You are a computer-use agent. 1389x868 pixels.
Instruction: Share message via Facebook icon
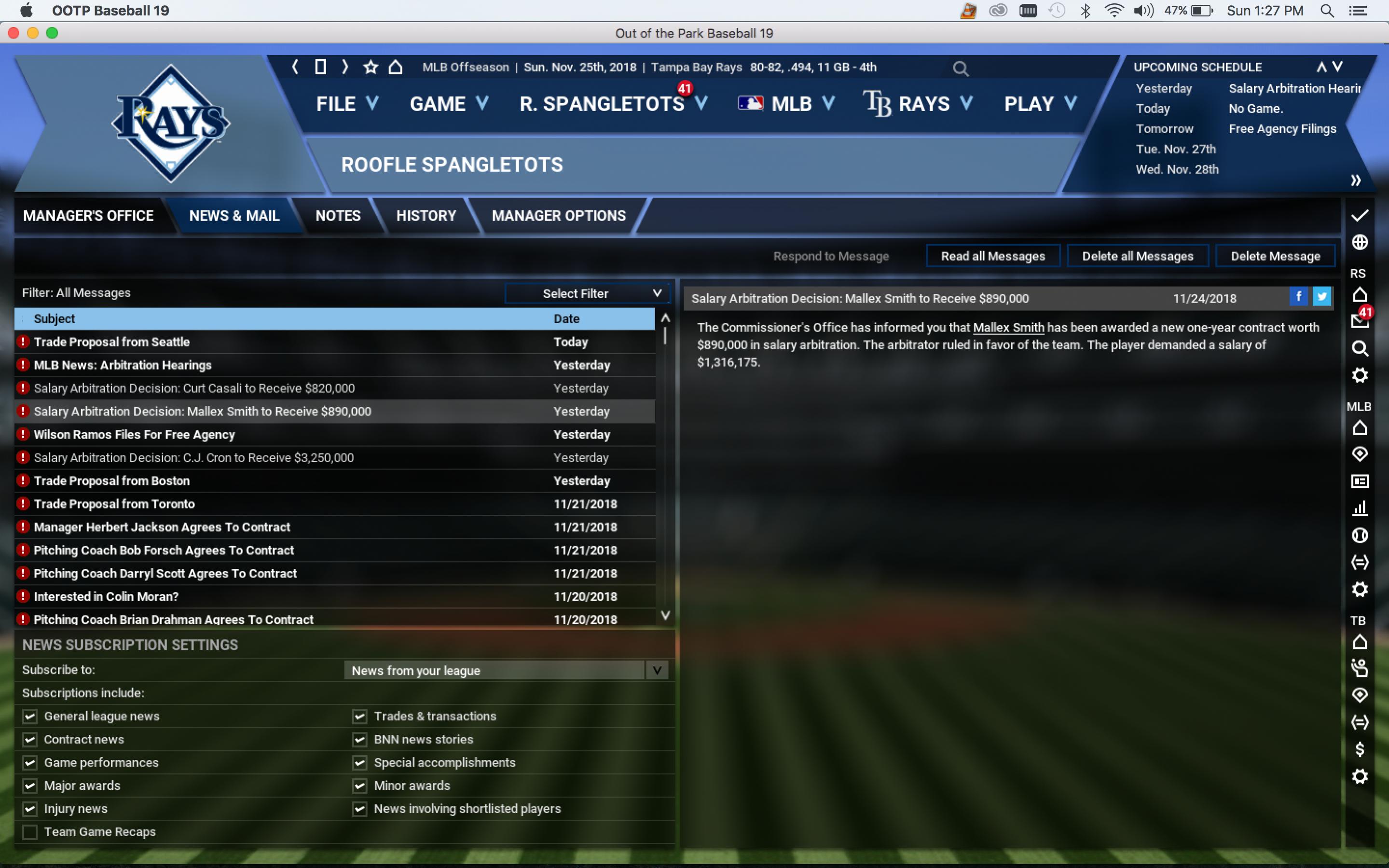(1298, 297)
